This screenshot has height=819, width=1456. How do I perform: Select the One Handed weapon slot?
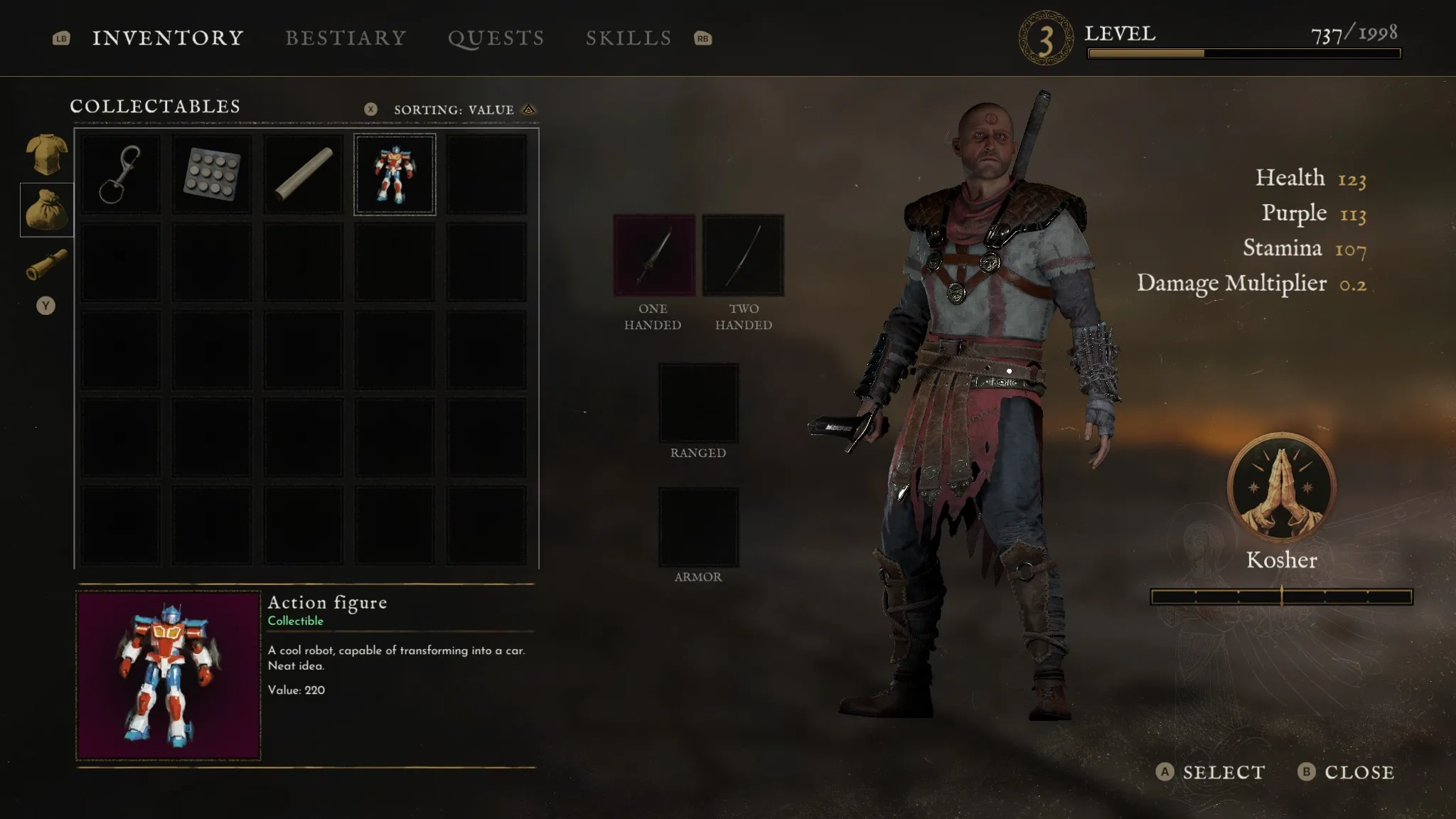tap(654, 255)
